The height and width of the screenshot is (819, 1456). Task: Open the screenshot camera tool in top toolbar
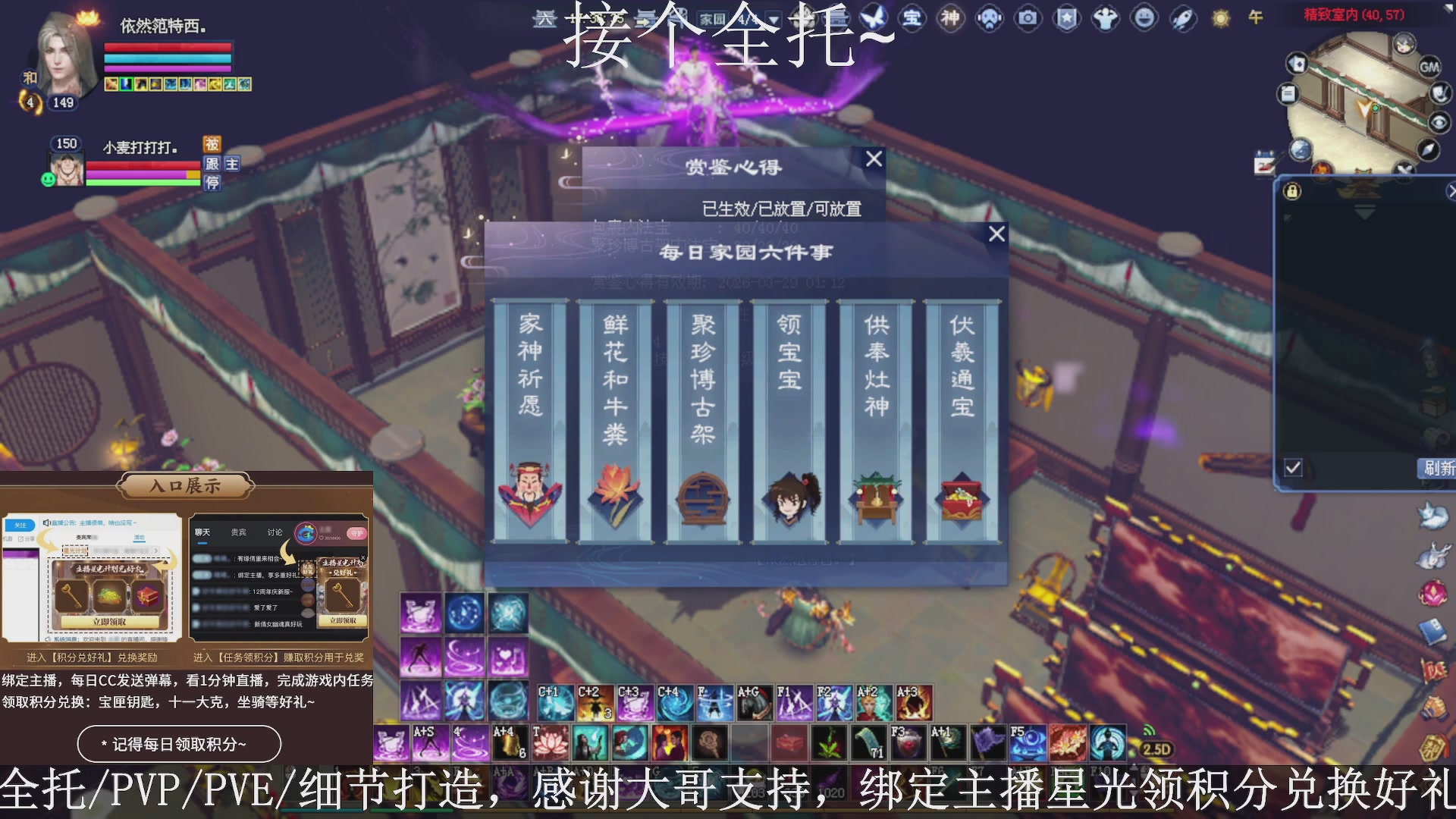pos(1028,19)
